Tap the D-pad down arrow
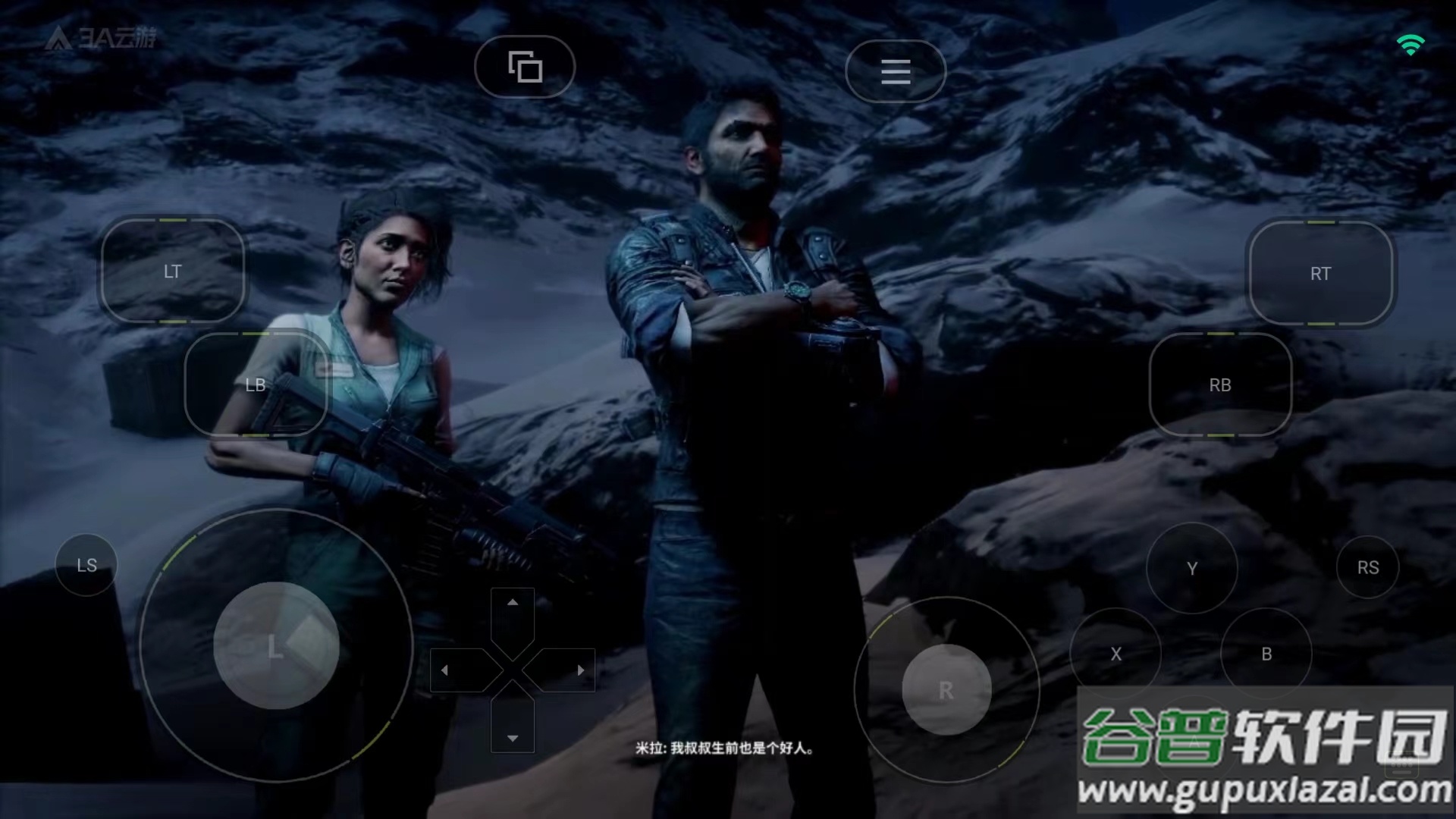The height and width of the screenshot is (819, 1456). [x=513, y=737]
